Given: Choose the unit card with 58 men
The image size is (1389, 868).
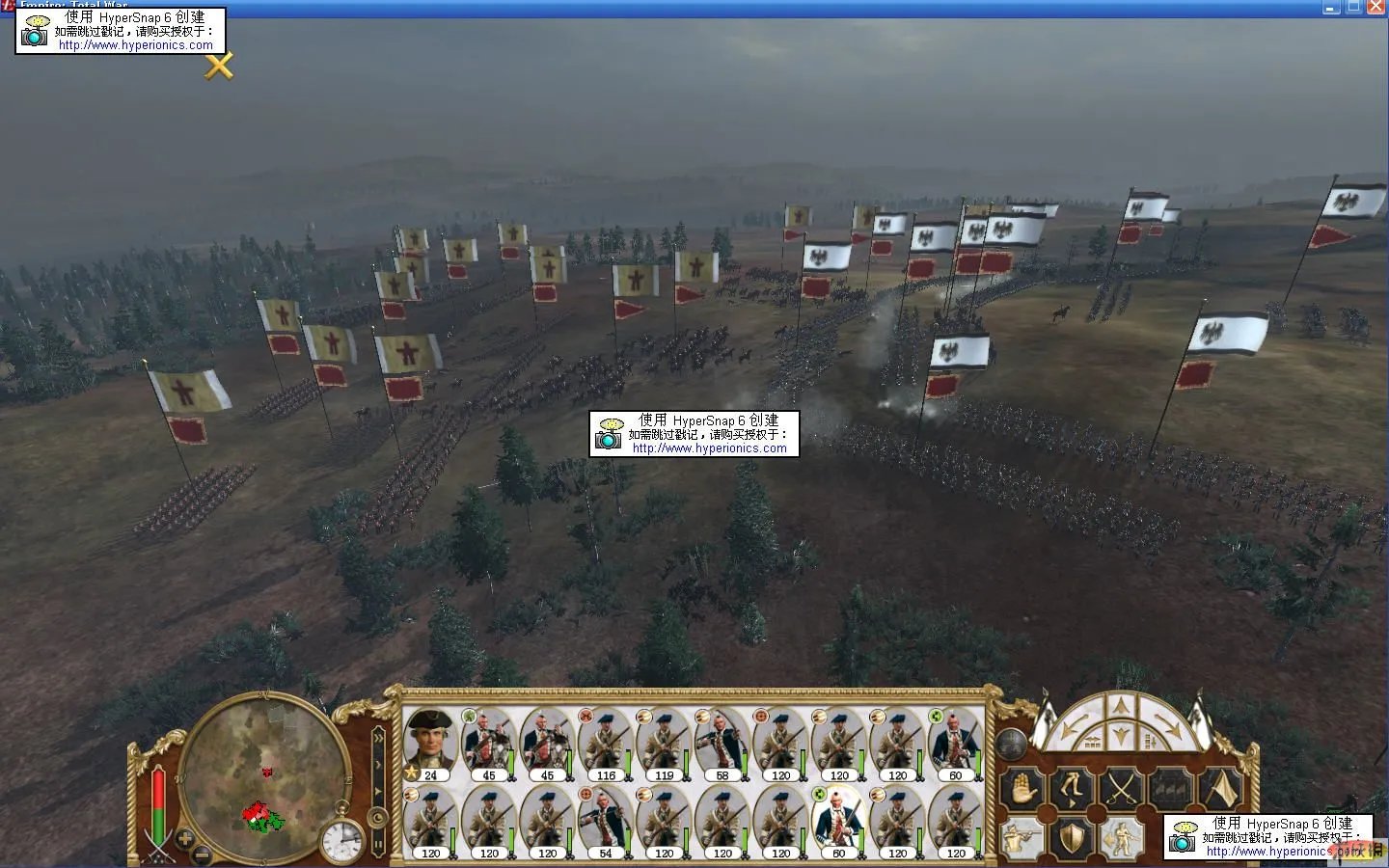Looking at the screenshot, I should pyautogui.click(x=722, y=744).
